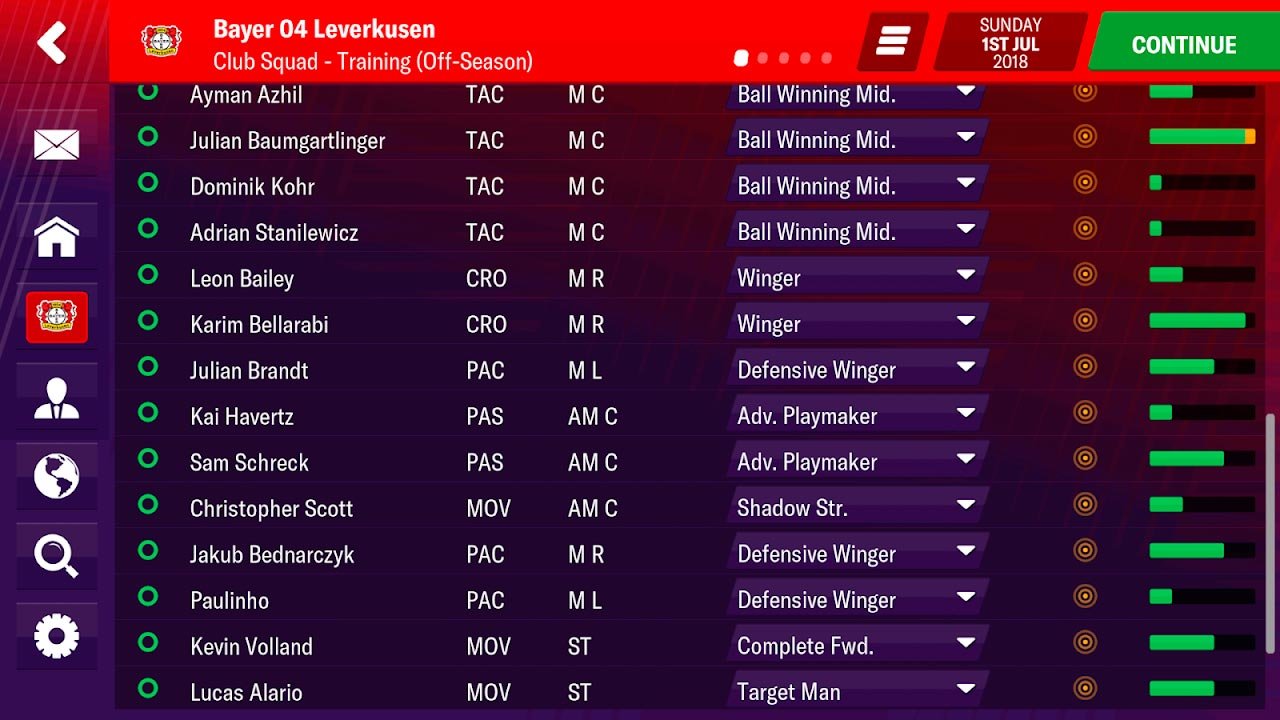This screenshot has width=1280, height=720.
Task: Select Julian Baumgartlinger's name in the list
Action: coord(287,140)
